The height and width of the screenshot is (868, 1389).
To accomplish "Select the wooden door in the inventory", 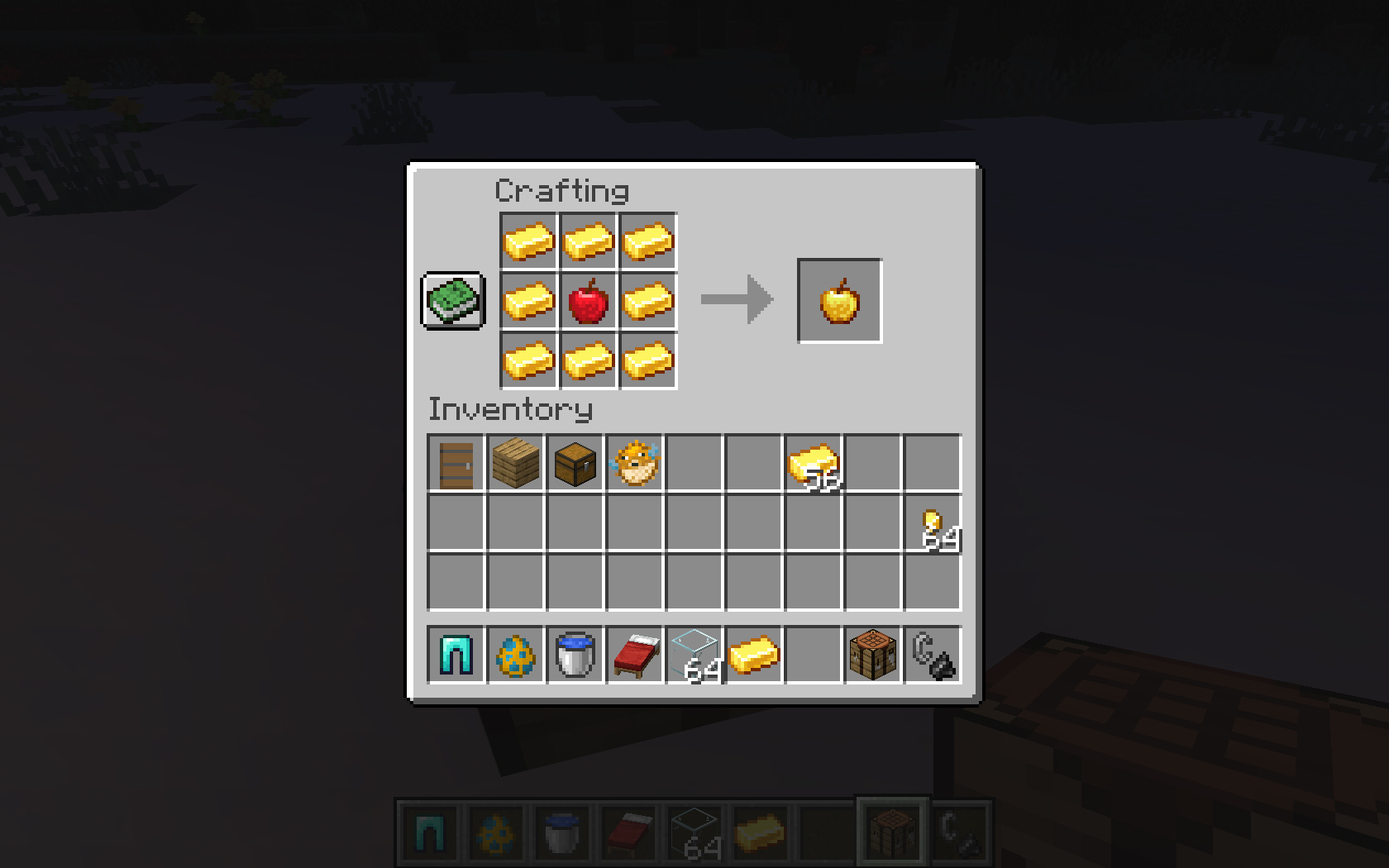I will [456, 464].
